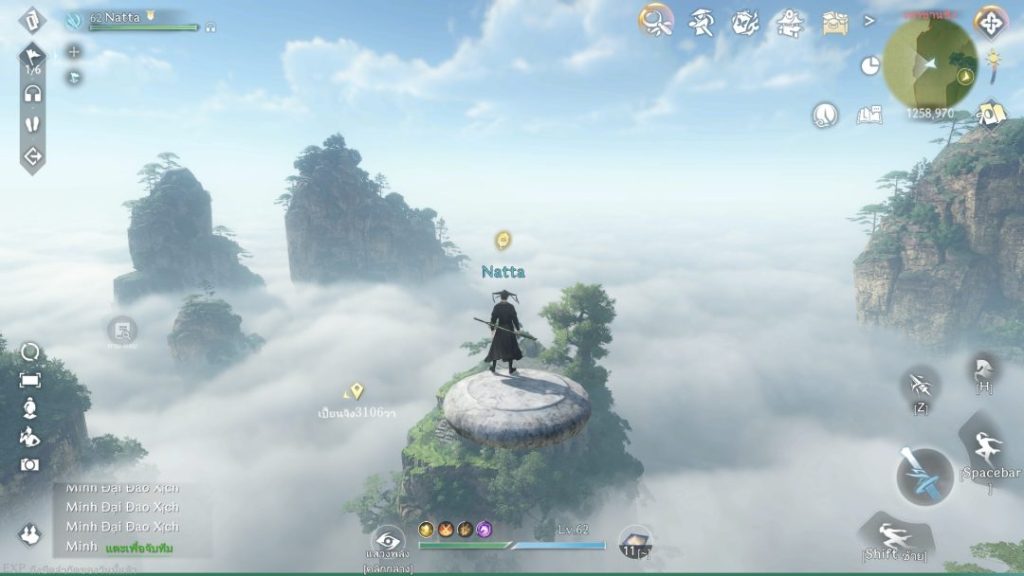Open the circular minimap

930,64
